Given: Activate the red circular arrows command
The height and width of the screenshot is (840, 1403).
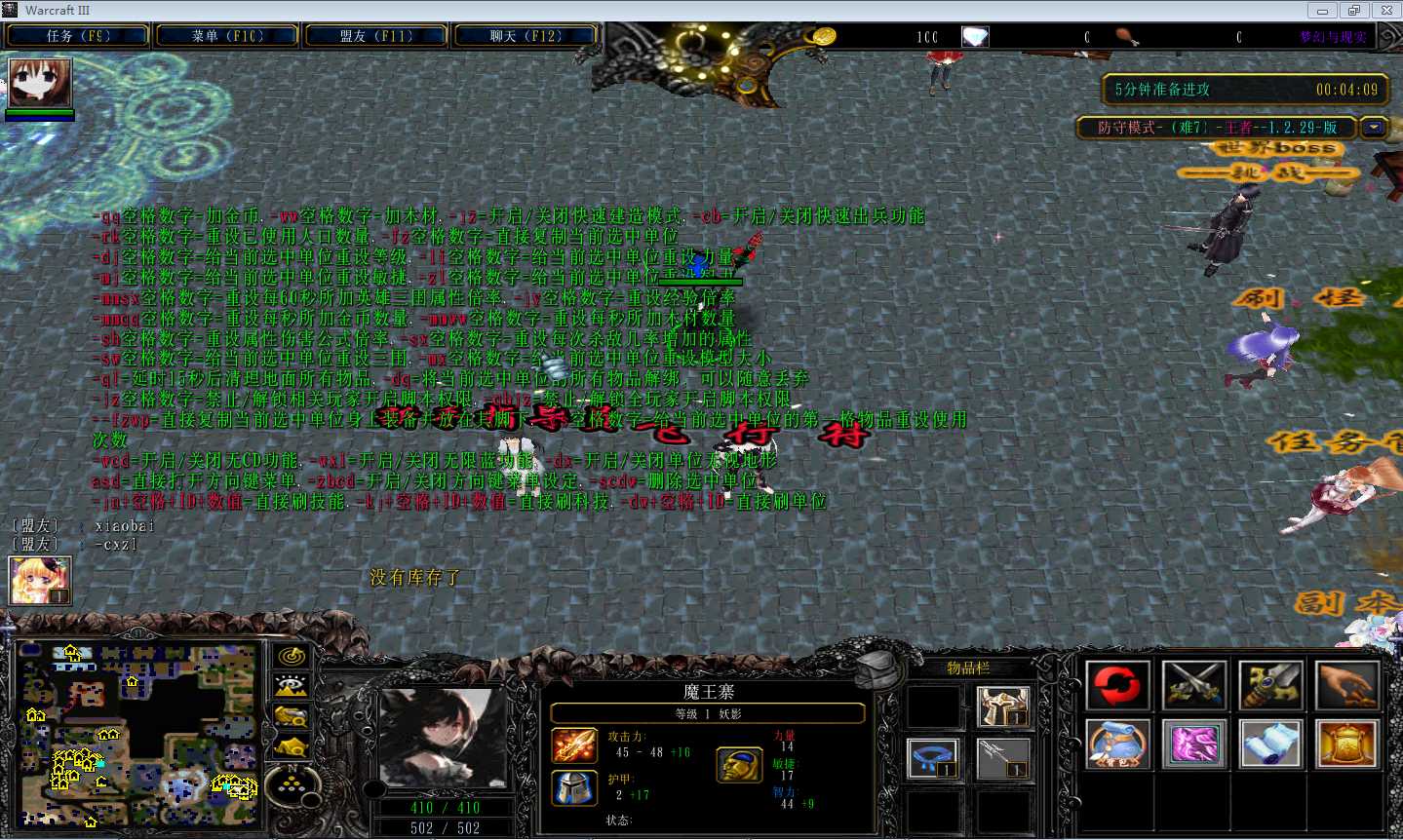Looking at the screenshot, I should click(1117, 685).
